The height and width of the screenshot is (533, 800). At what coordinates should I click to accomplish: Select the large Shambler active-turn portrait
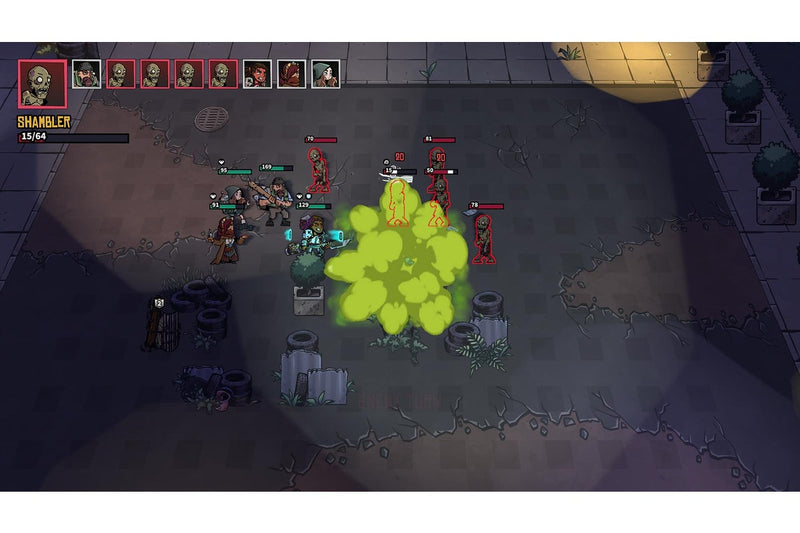tap(42, 84)
